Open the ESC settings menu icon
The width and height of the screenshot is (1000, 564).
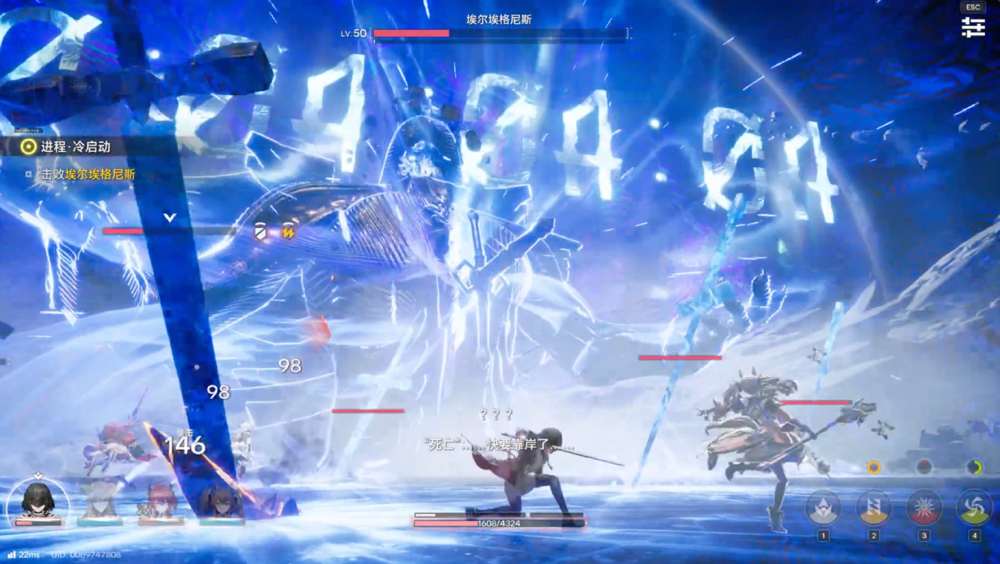click(973, 27)
